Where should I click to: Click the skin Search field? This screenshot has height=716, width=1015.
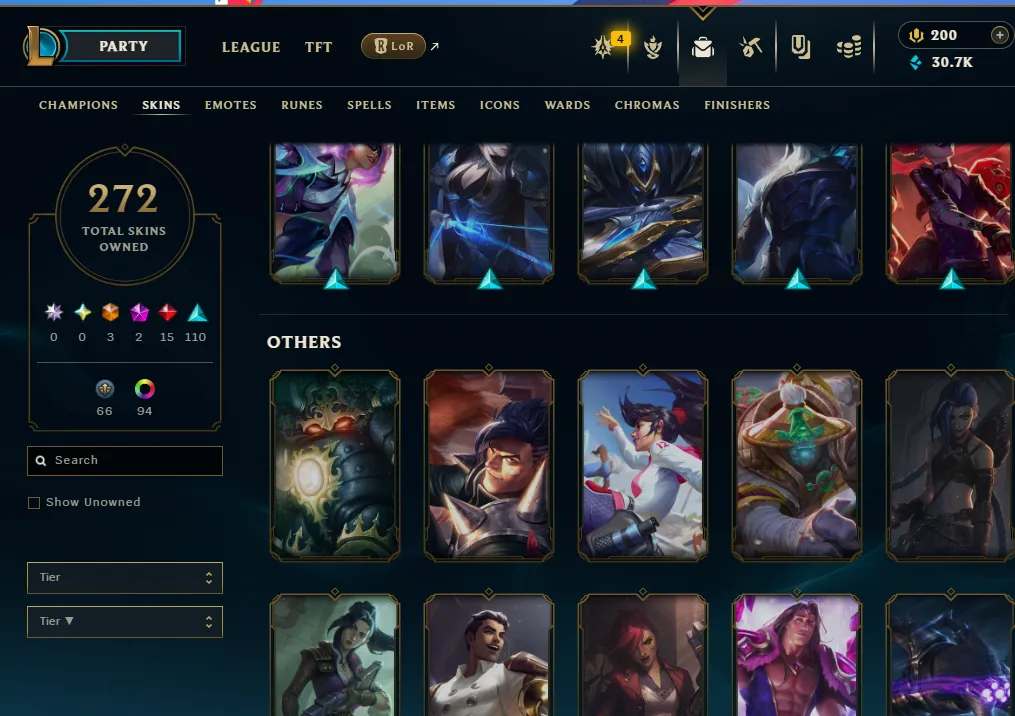(125, 460)
